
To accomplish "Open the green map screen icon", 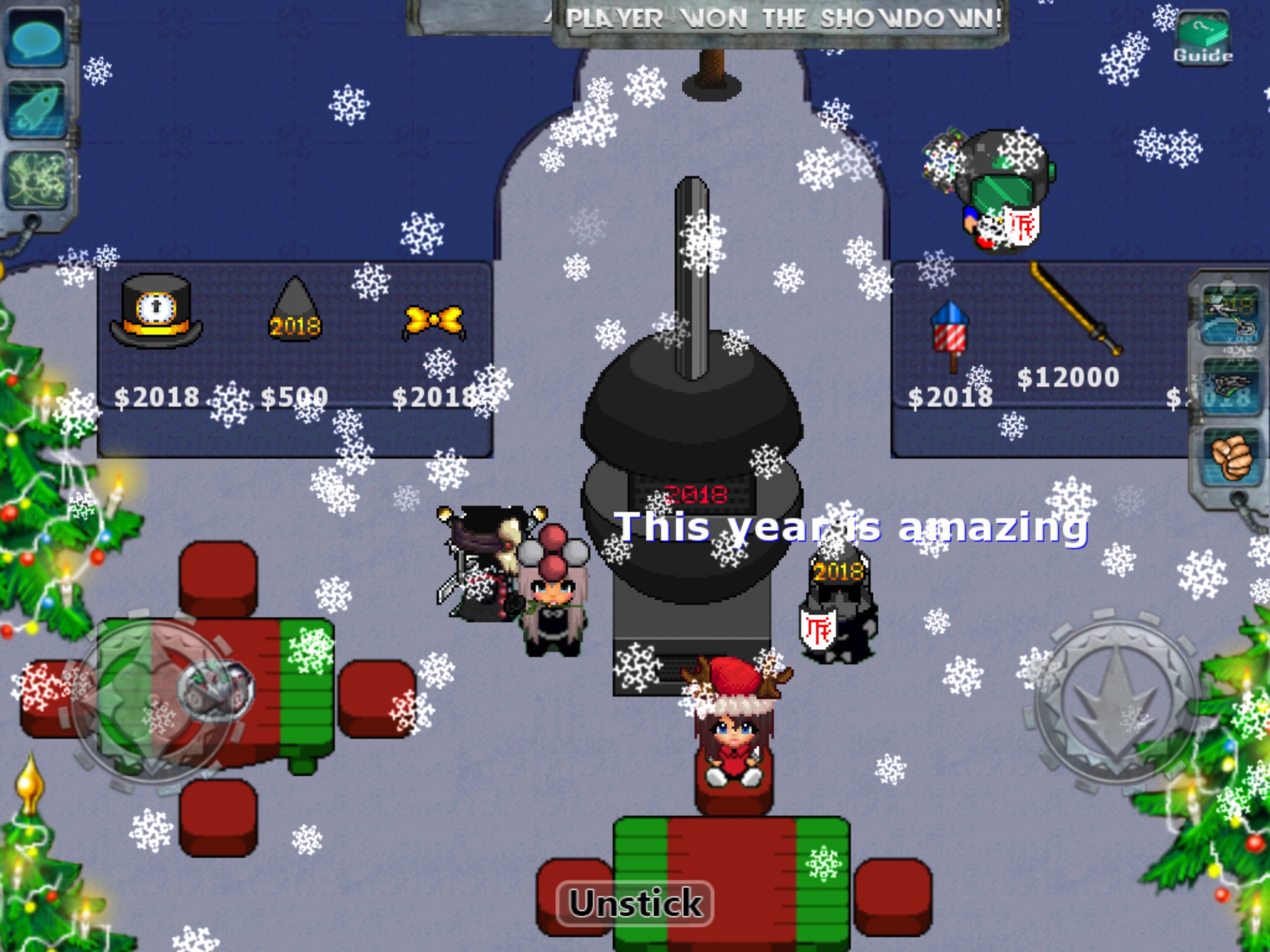I will 37,180.
